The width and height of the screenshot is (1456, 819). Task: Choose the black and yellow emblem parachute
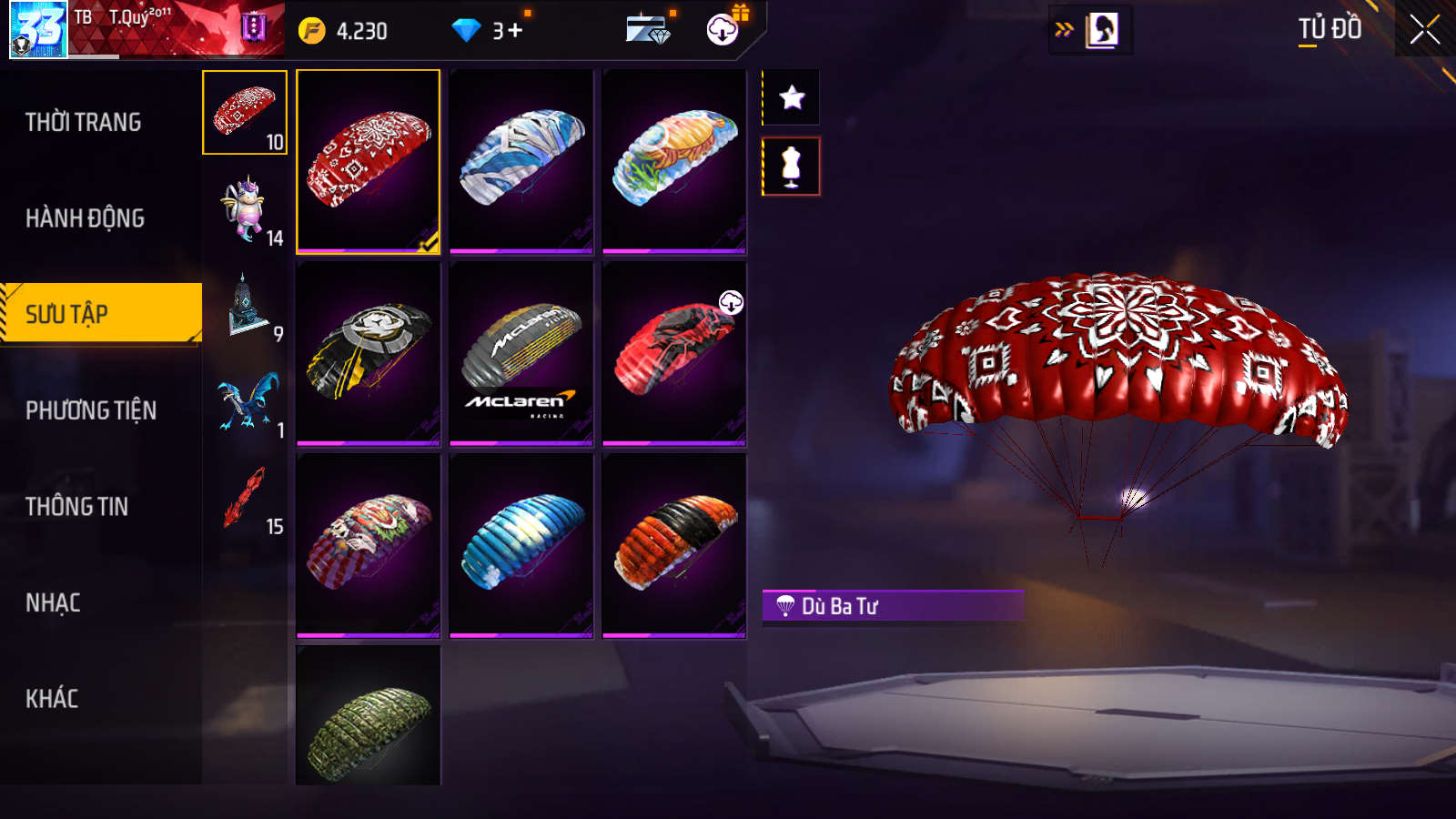(x=369, y=354)
